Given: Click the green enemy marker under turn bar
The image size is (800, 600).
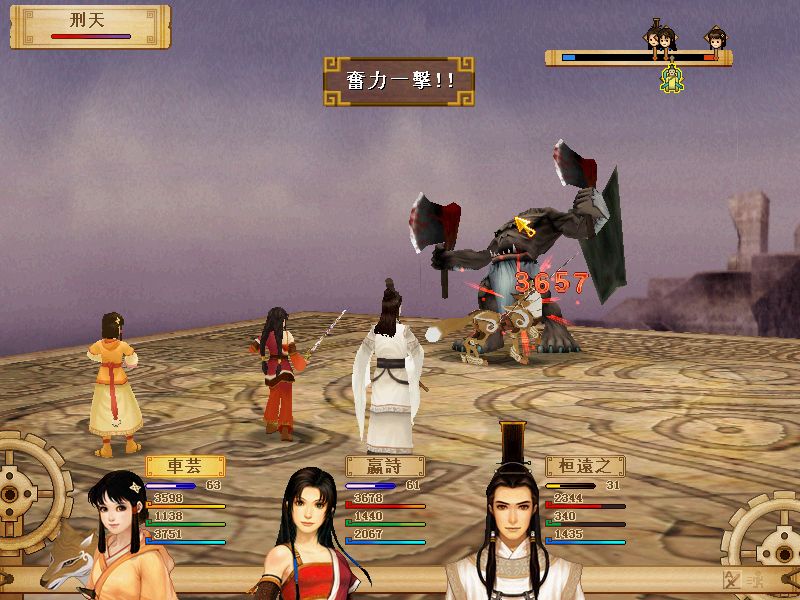Looking at the screenshot, I should point(673,78).
